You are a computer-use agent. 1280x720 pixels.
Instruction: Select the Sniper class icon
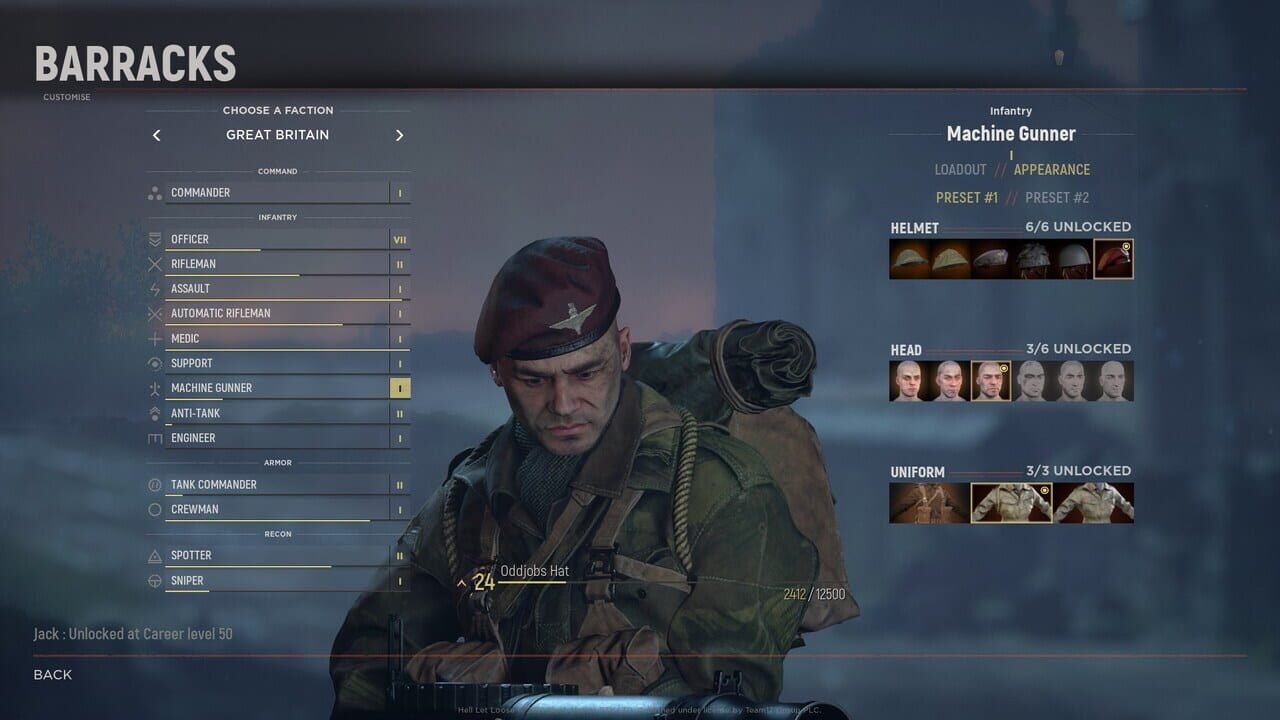click(153, 580)
